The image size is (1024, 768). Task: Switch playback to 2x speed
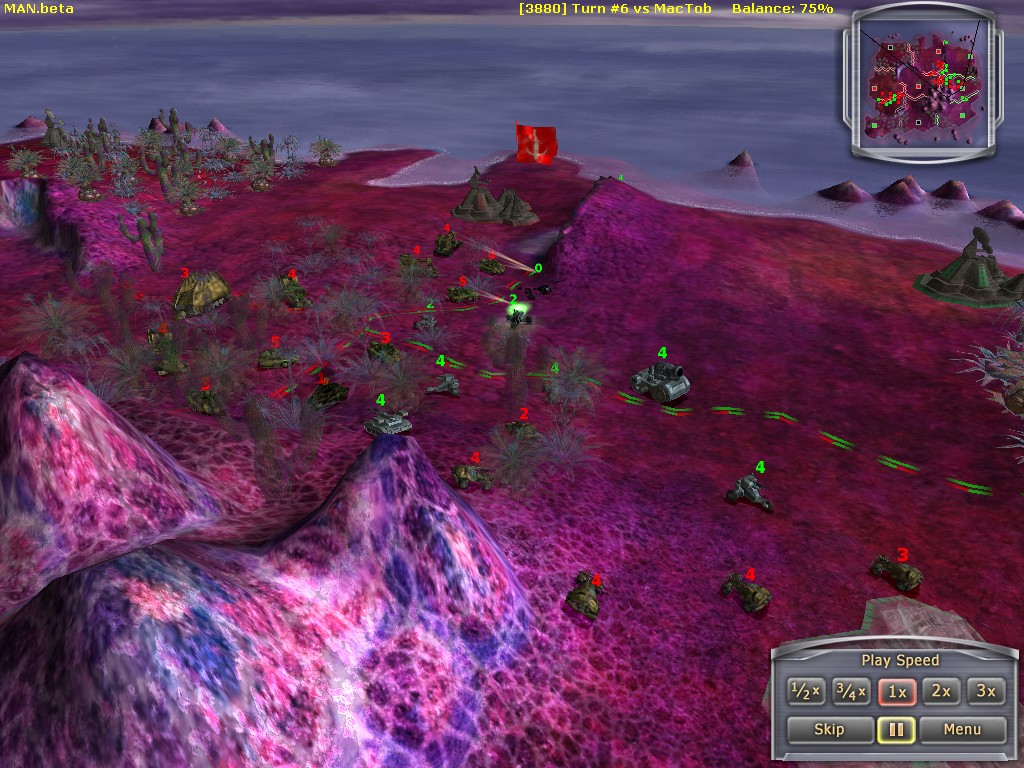pos(942,691)
